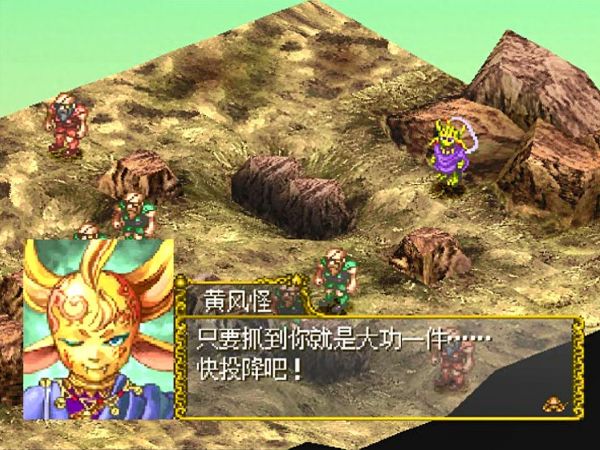Click the gold continue indicator in the dialogue box
This screenshot has width=600, height=450.
pos(551,403)
